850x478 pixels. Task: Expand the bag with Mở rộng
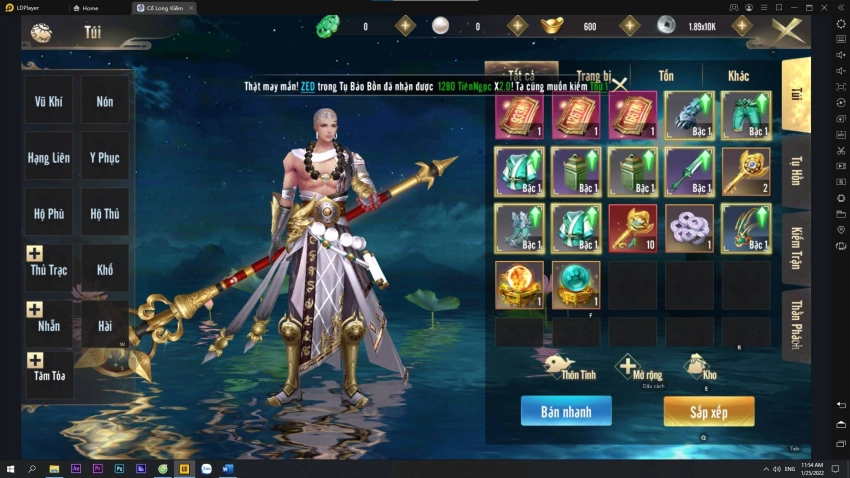629,367
